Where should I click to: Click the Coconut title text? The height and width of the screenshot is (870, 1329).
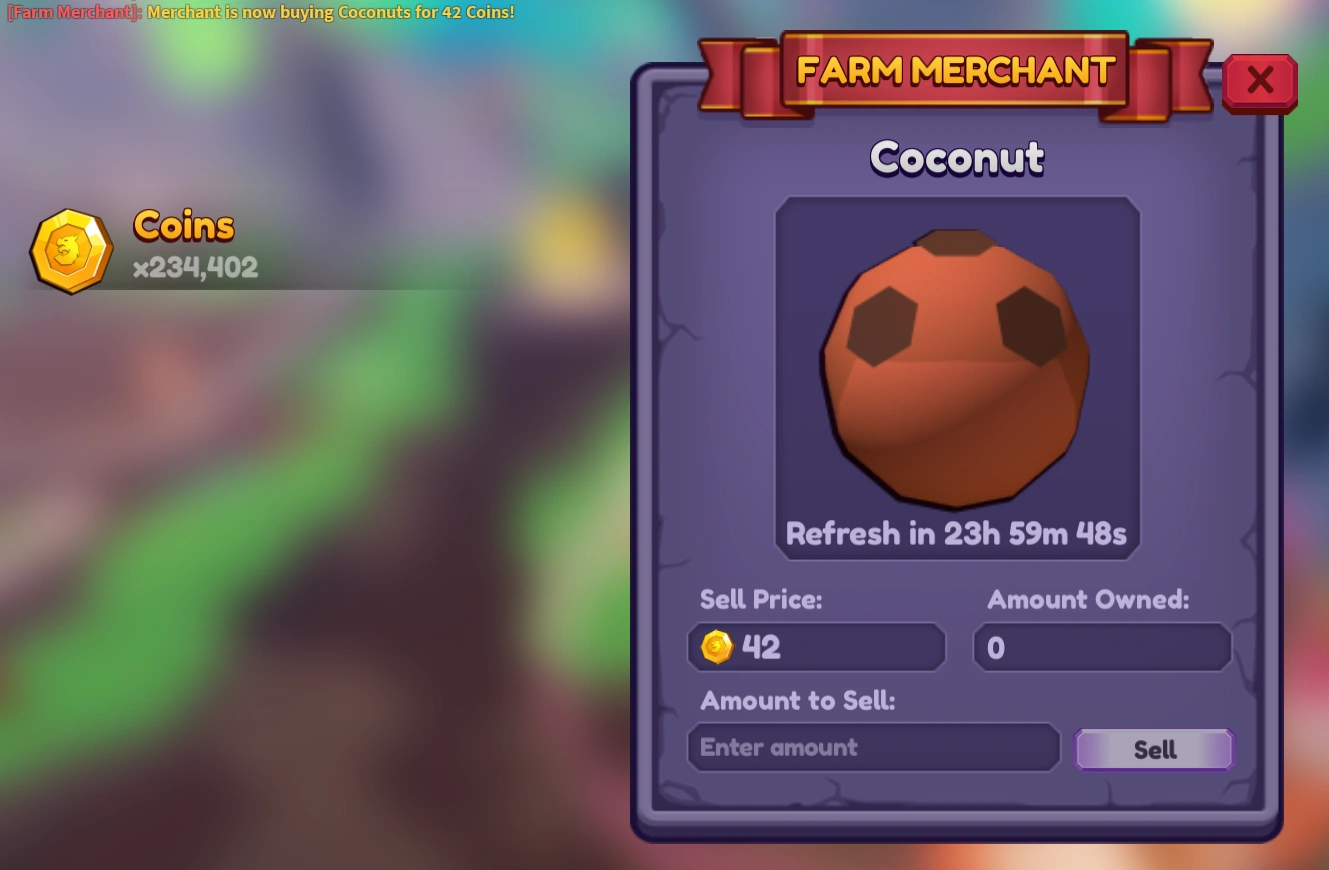click(956, 158)
